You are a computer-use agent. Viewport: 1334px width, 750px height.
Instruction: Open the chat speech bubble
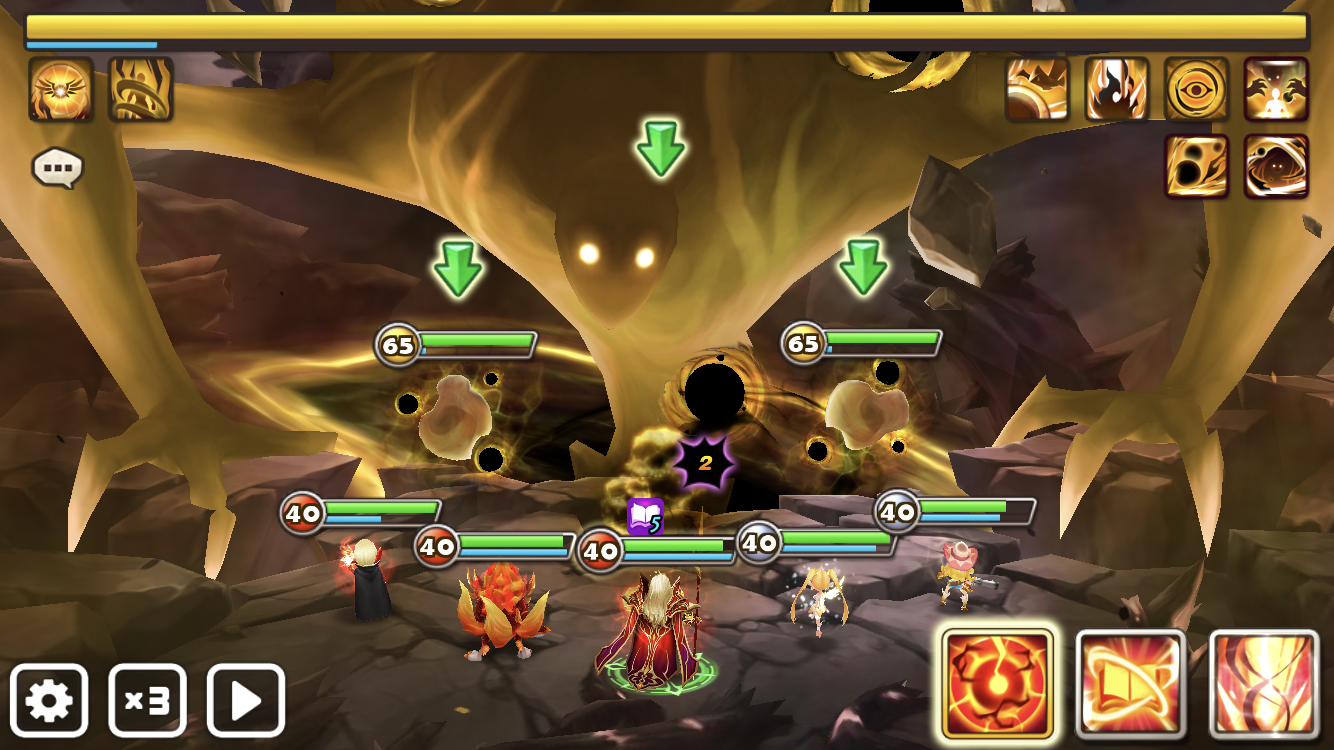click(x=57, y=168)
